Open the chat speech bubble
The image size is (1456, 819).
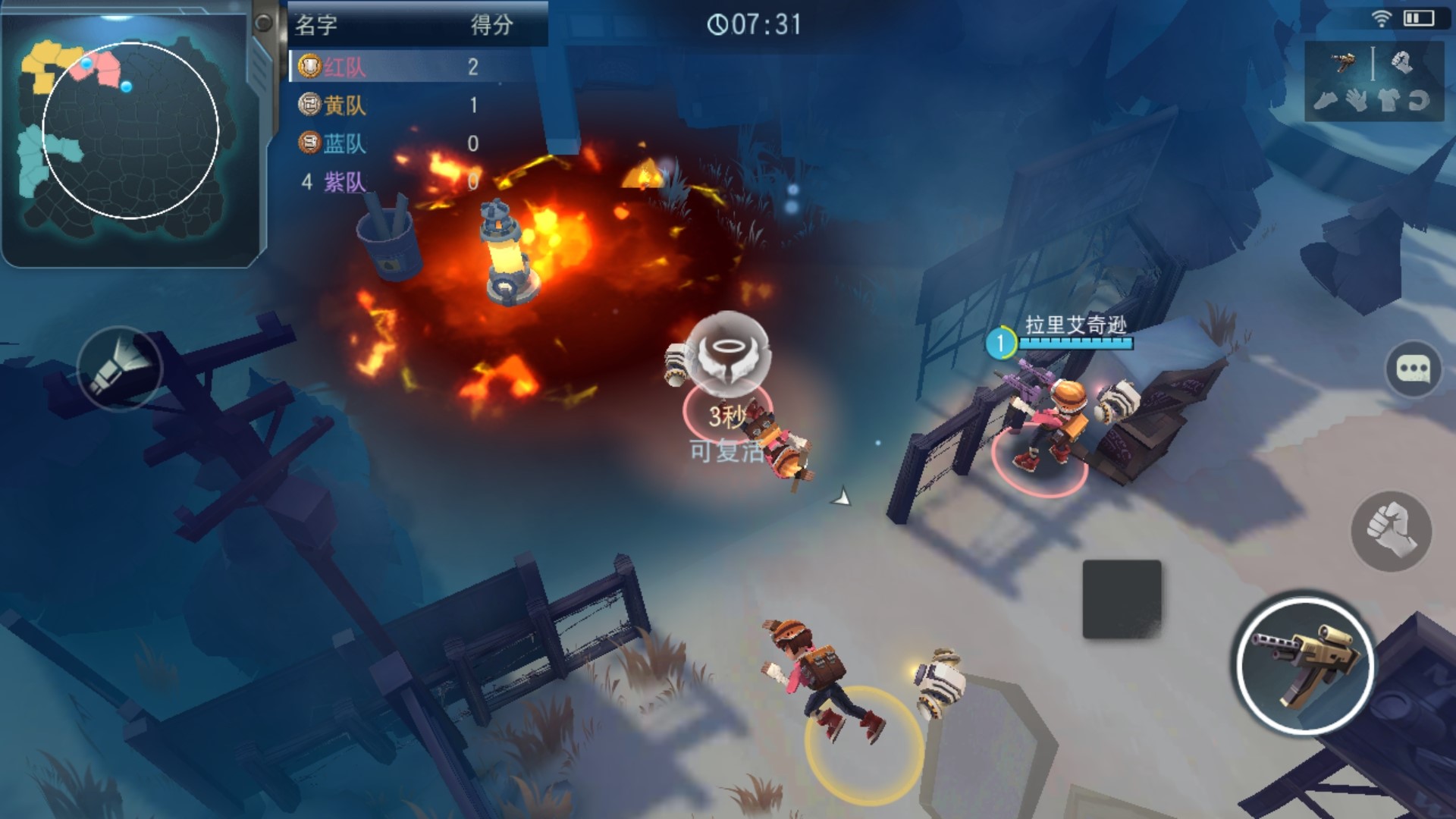(1413, 369)
